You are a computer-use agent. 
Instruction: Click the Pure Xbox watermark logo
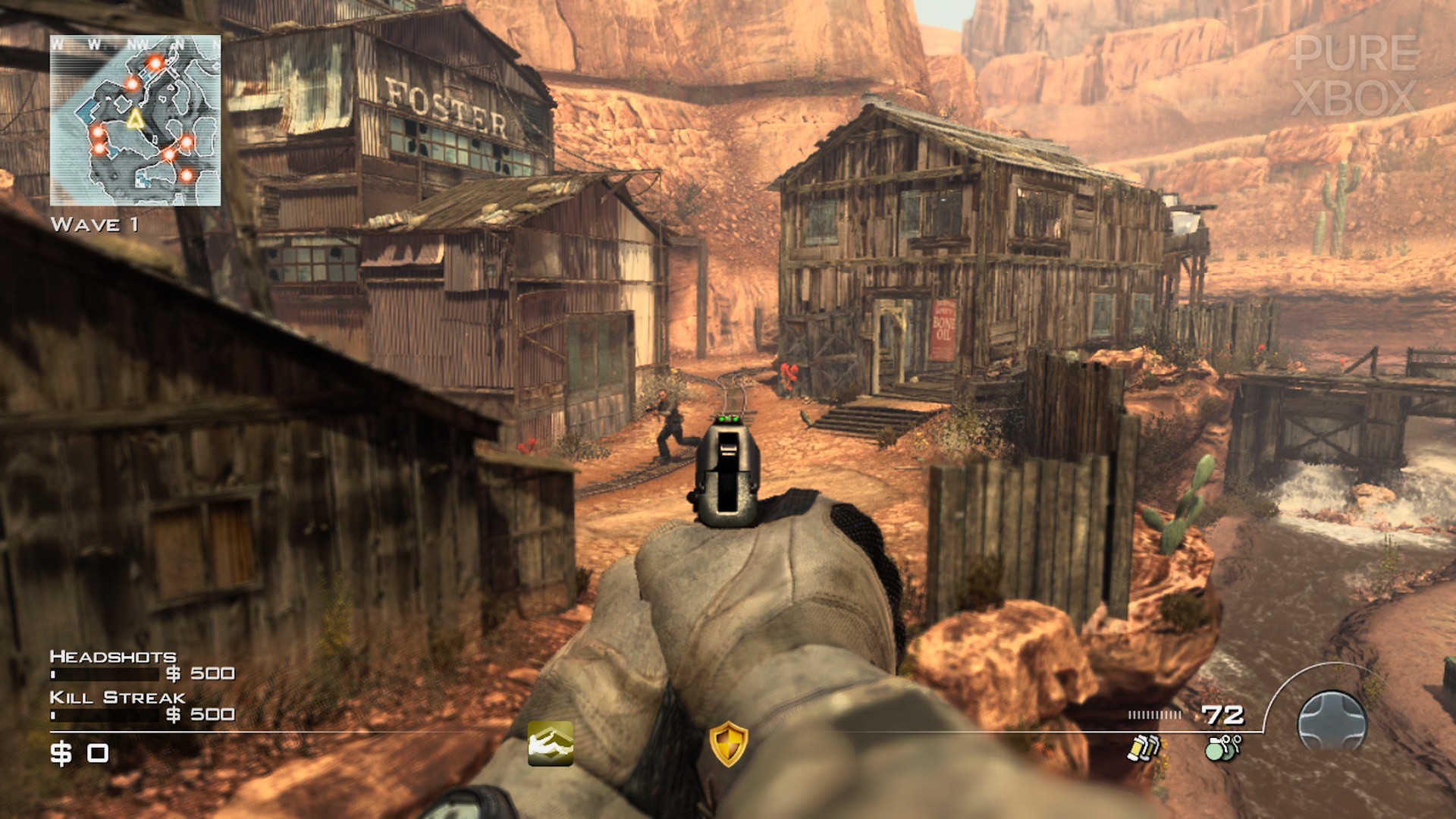coord(1354,76)
